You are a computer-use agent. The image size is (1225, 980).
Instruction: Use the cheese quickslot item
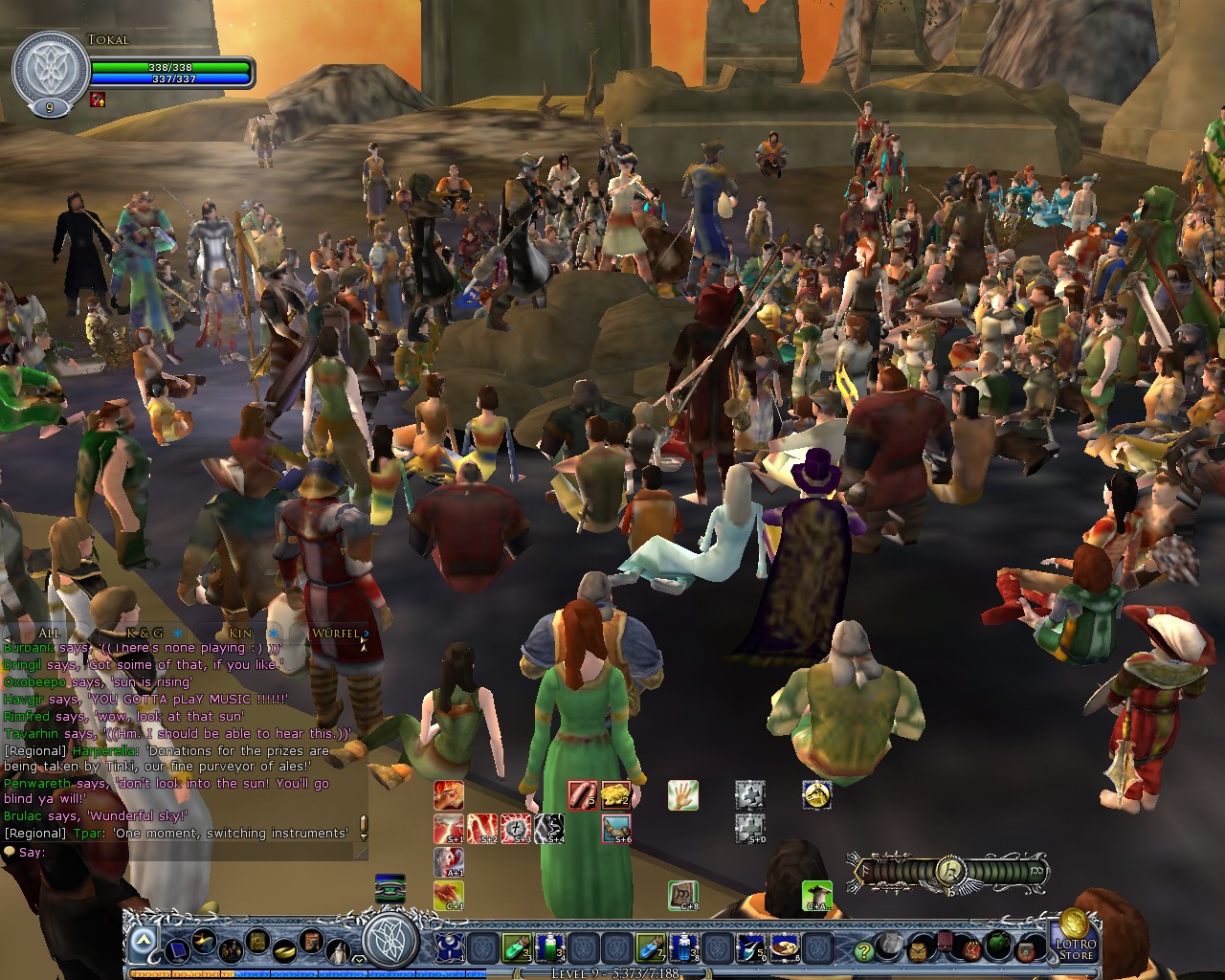617,793
